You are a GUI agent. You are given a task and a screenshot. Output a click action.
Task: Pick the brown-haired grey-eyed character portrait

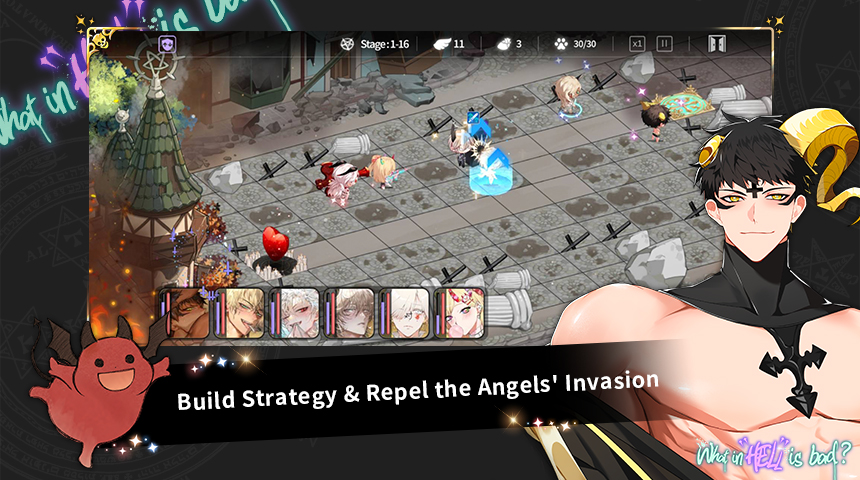tap(352, 313)
